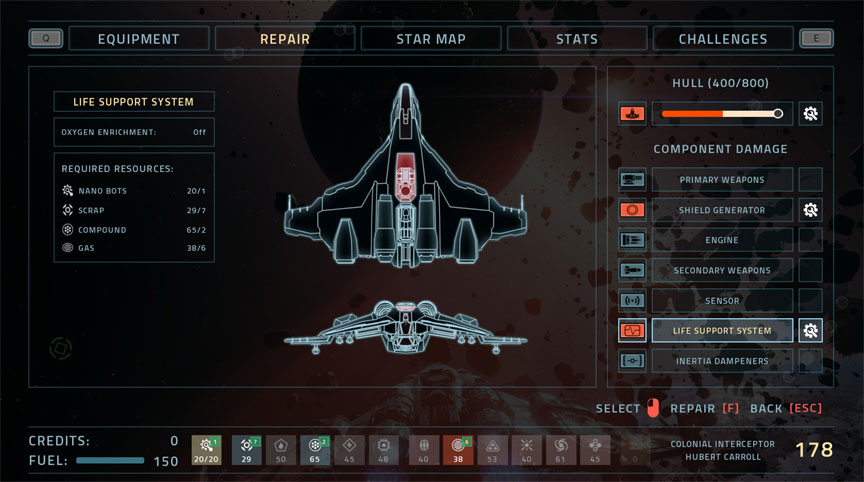This screenshot has width=864, height=482.
Task: Pick Secondary Weapons from damage list
Action: [x=721, y=270]
